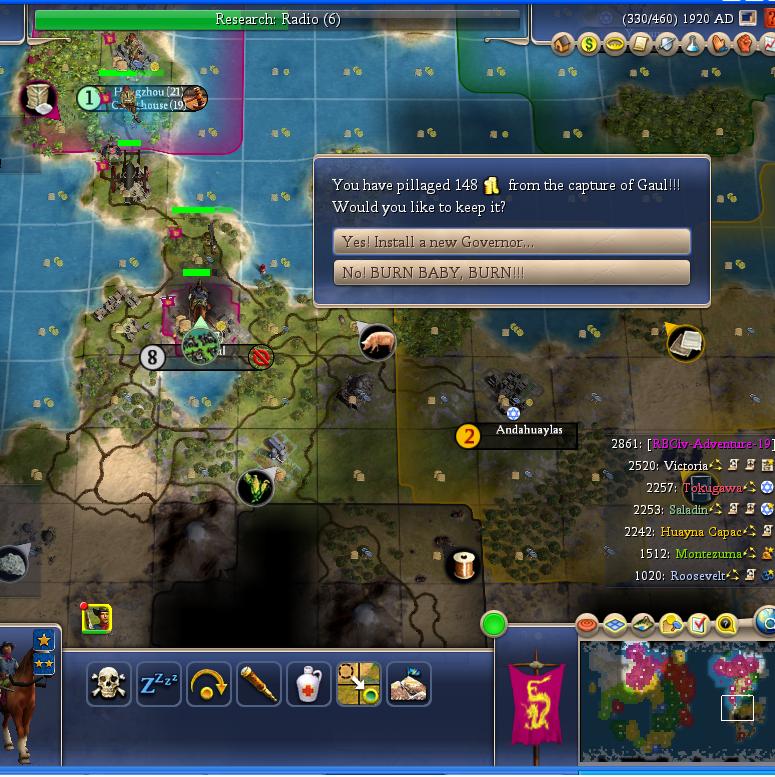
Task: Open the financial advisor dollar icon
Action: click(589, 44)
